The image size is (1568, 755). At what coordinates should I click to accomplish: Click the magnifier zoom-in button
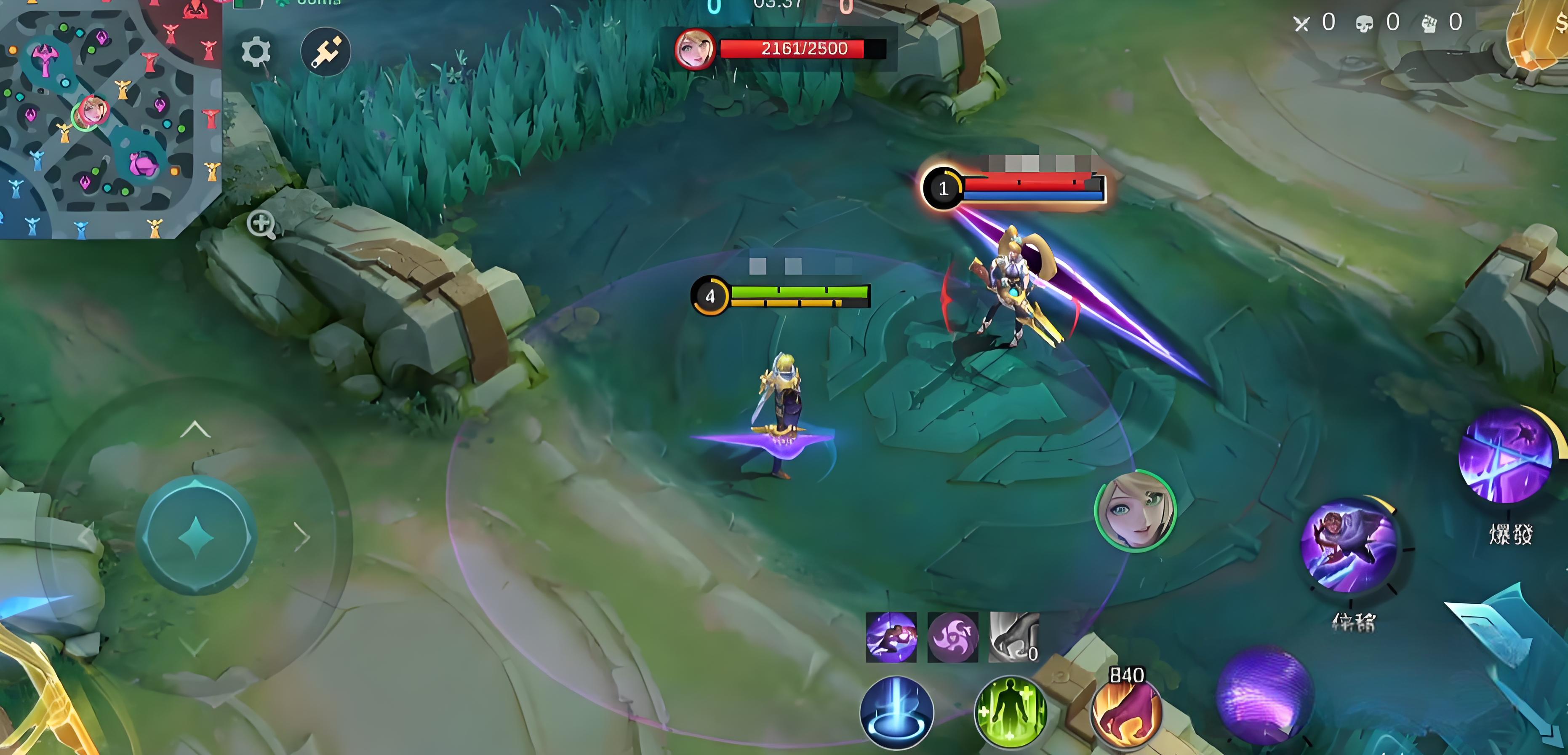(x=261, y=223)
